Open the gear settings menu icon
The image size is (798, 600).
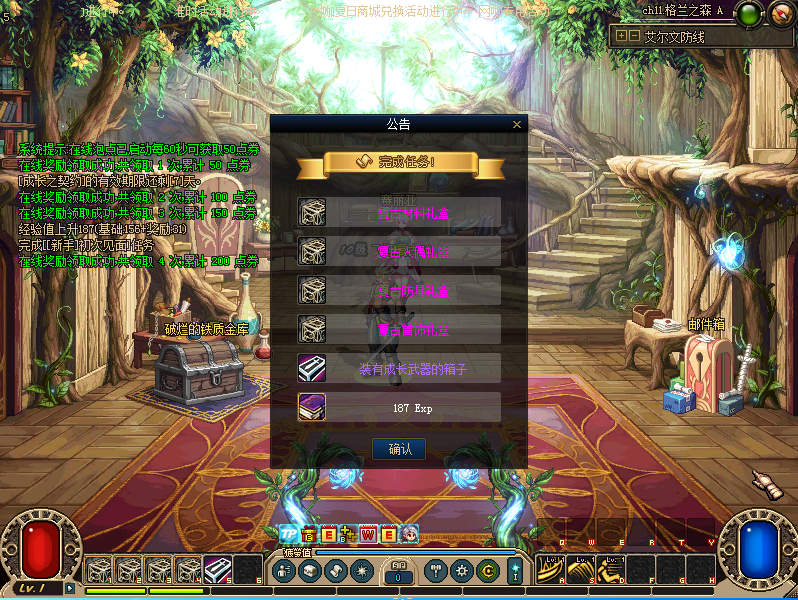point(461,571)
